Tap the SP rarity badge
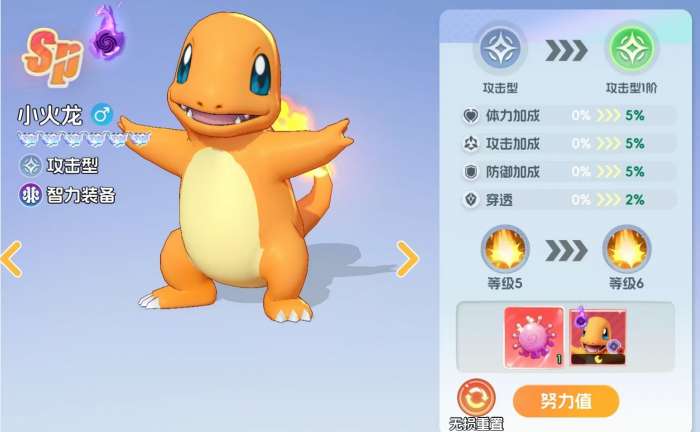The height and width of the screenshot is (432, 700). [53, 55]
